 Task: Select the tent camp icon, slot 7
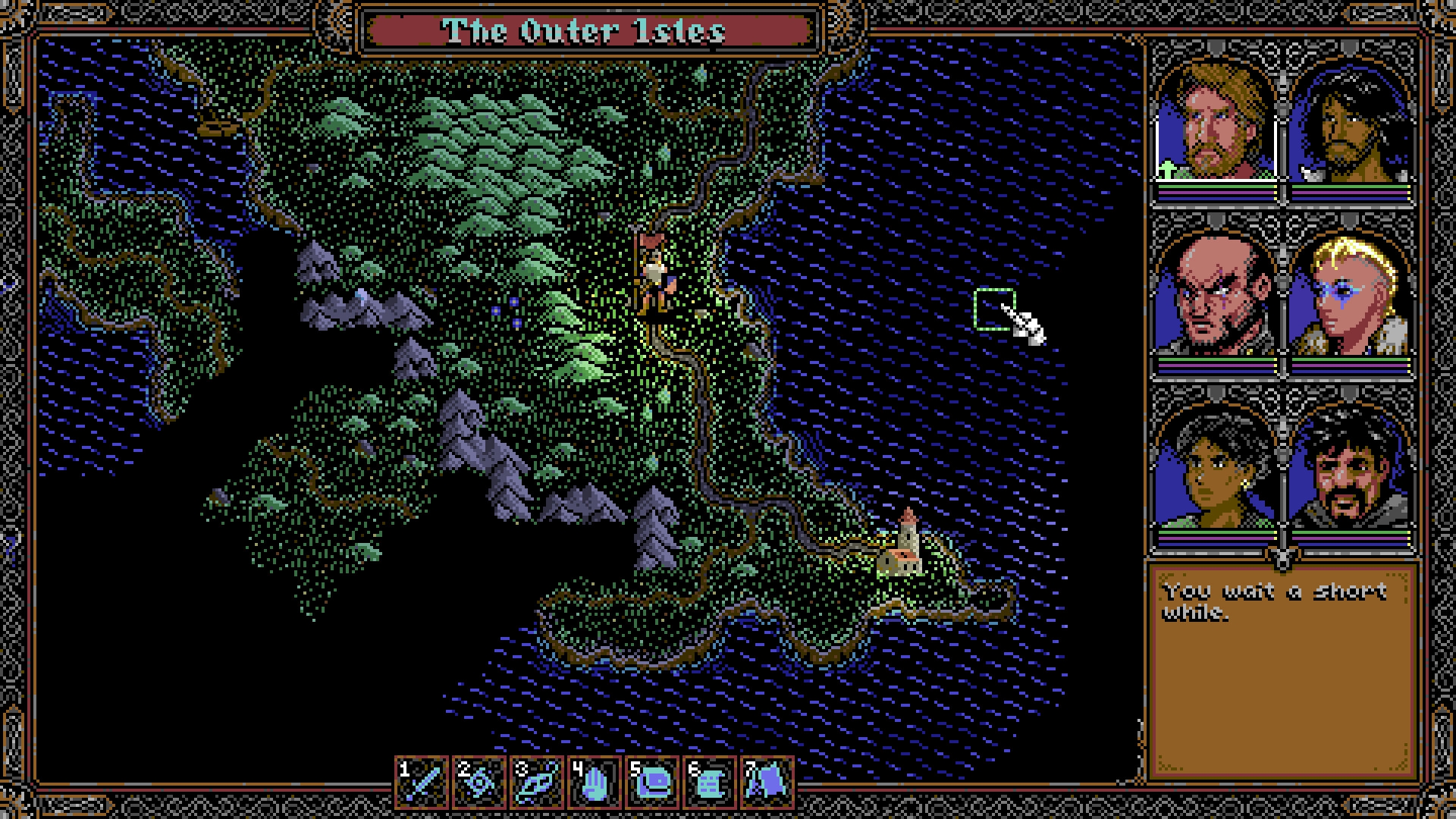(766, 781)
